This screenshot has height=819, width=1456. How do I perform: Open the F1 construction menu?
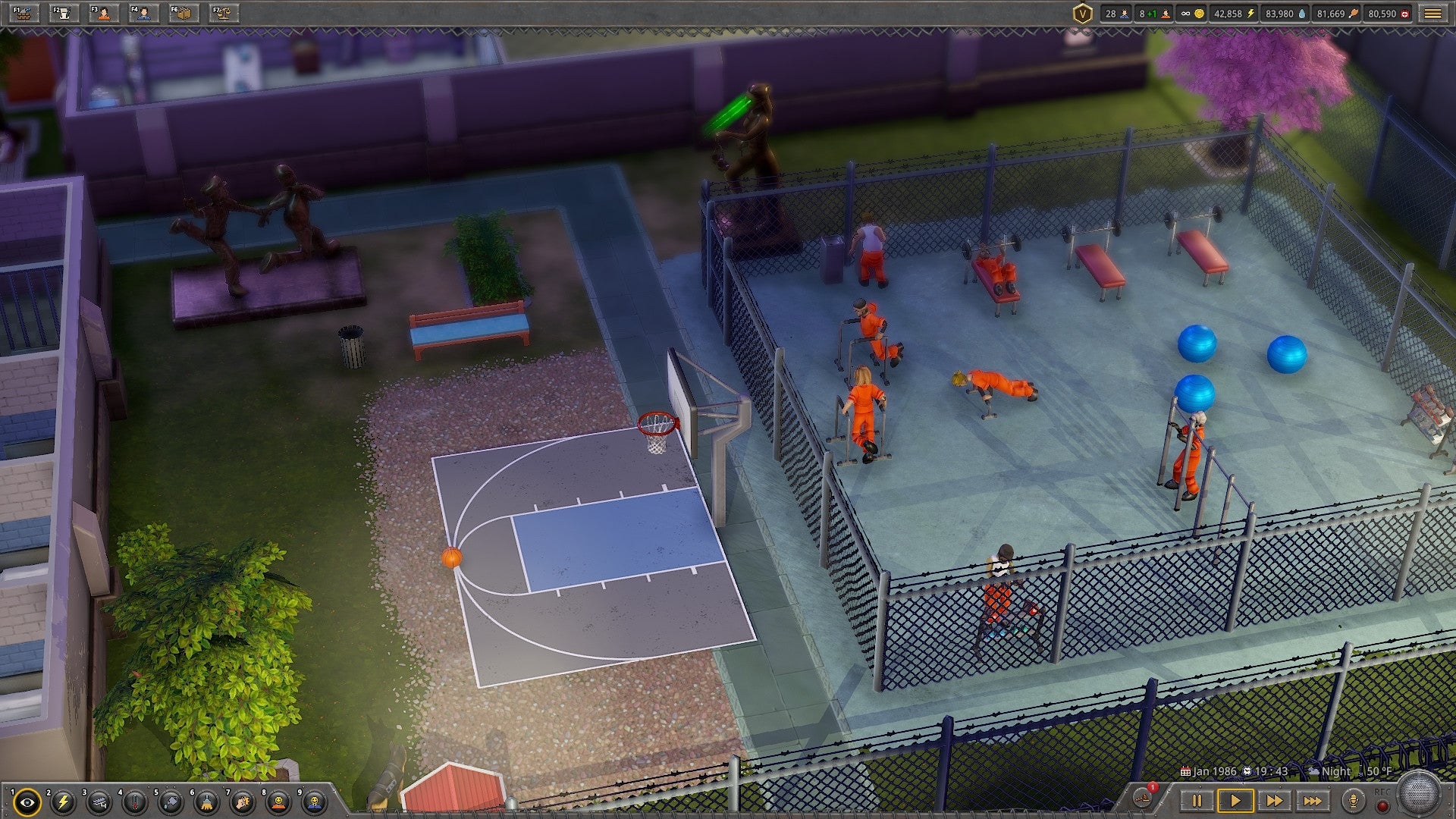pos(23,14)
